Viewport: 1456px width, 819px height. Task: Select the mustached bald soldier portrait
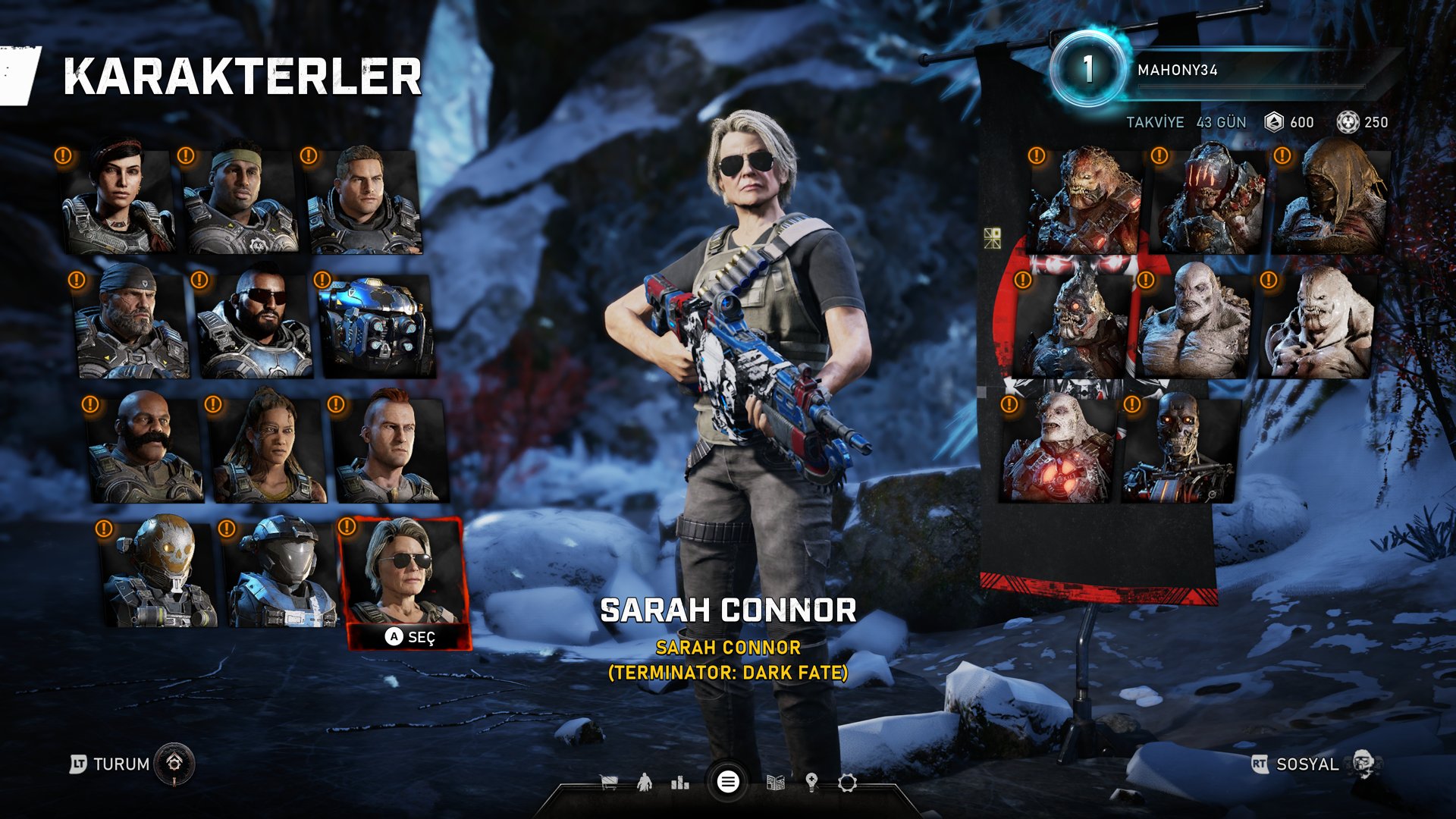145,449
